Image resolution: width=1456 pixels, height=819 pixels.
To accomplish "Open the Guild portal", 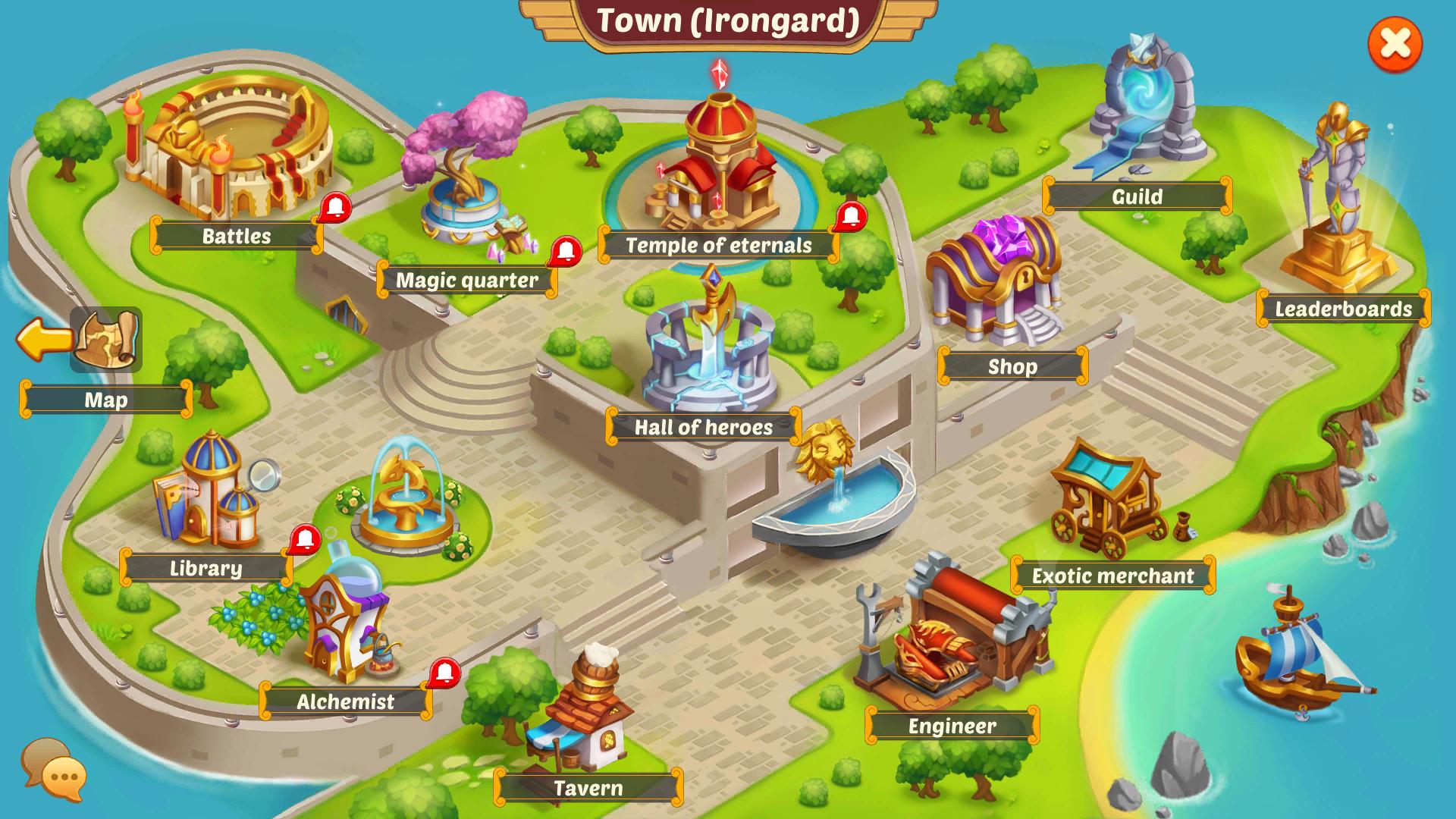I will (1137, 196).
